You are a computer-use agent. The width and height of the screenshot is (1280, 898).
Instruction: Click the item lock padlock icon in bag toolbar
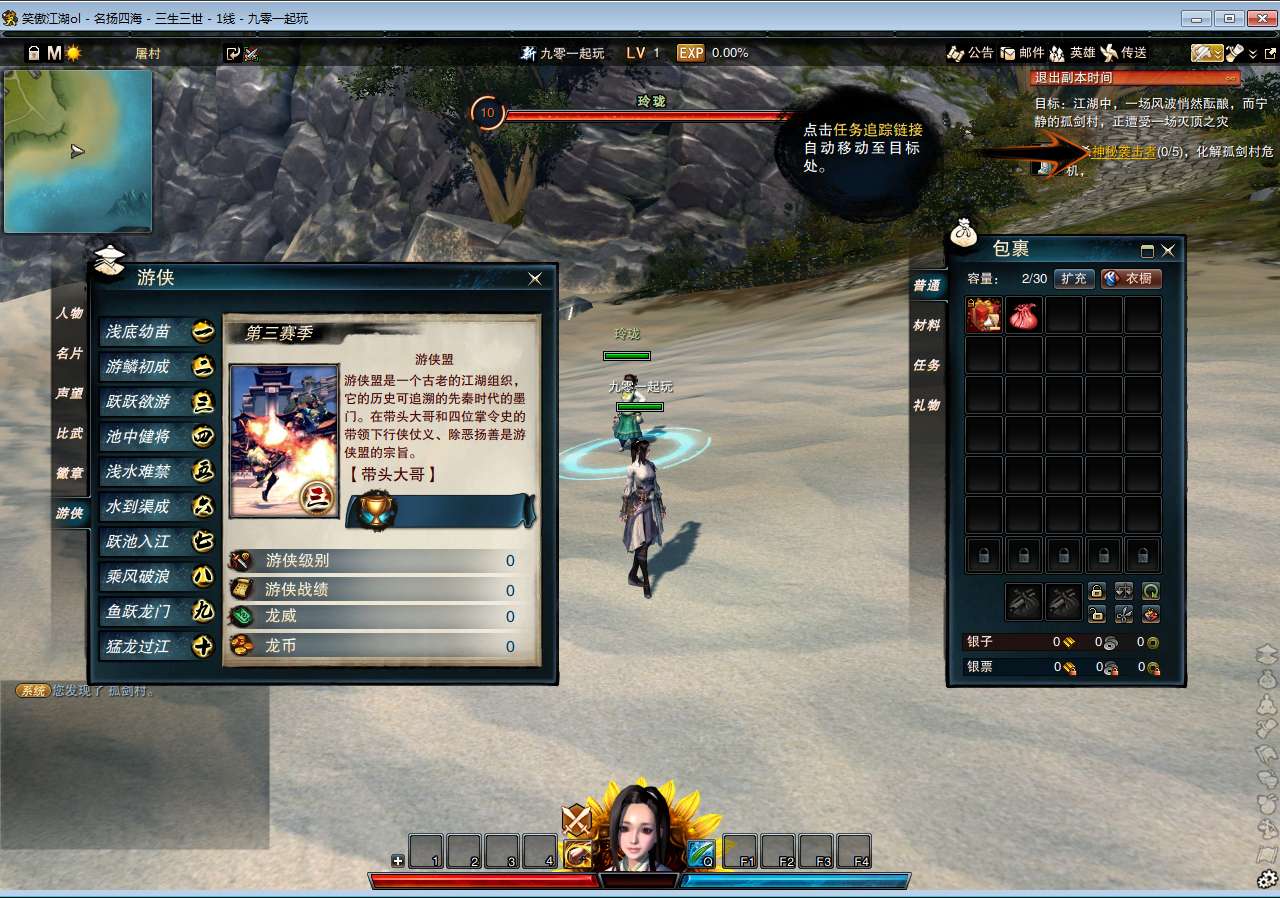tap(1097, 590)
